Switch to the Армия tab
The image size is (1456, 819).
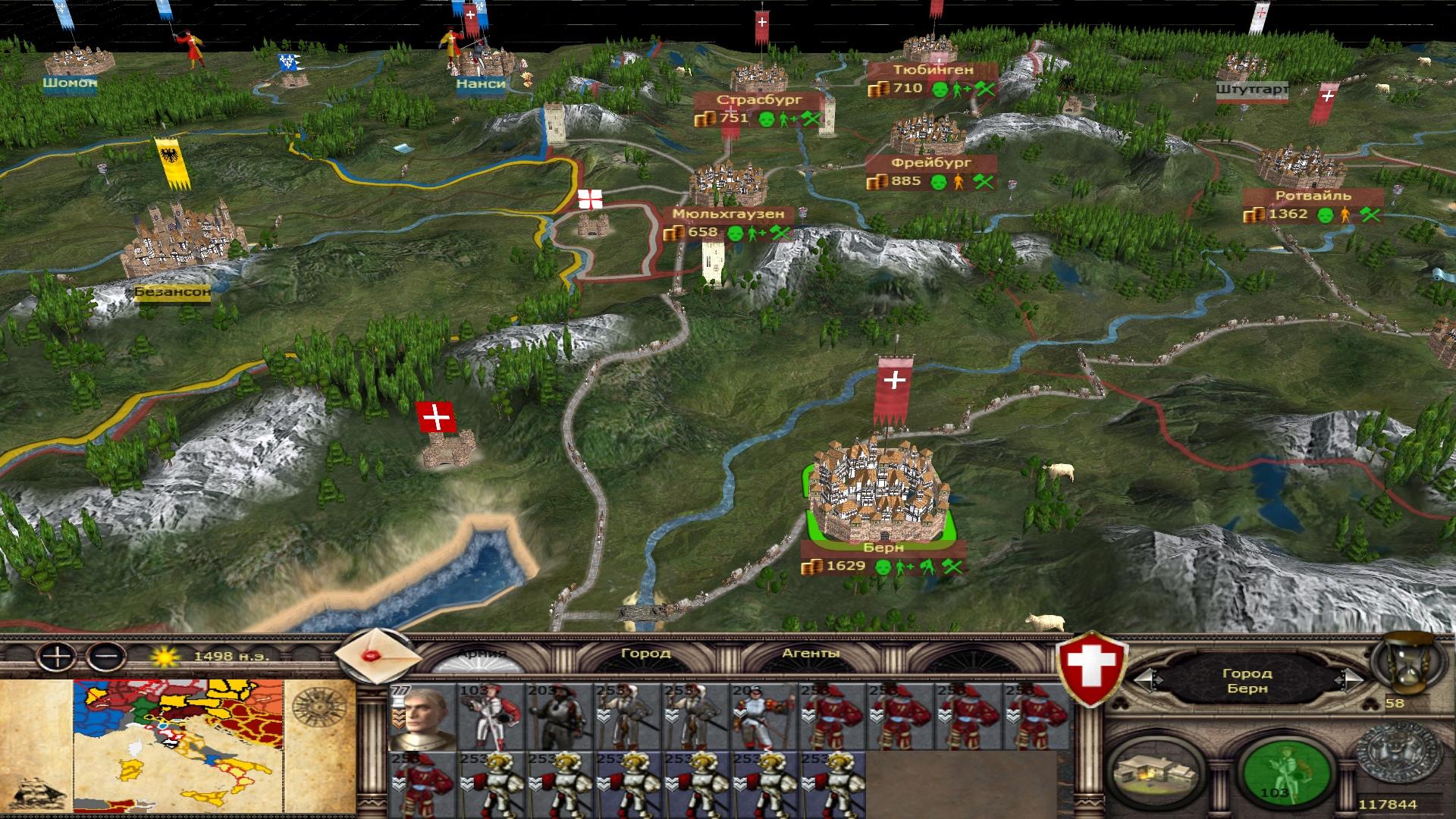click(x=482, y=654)
